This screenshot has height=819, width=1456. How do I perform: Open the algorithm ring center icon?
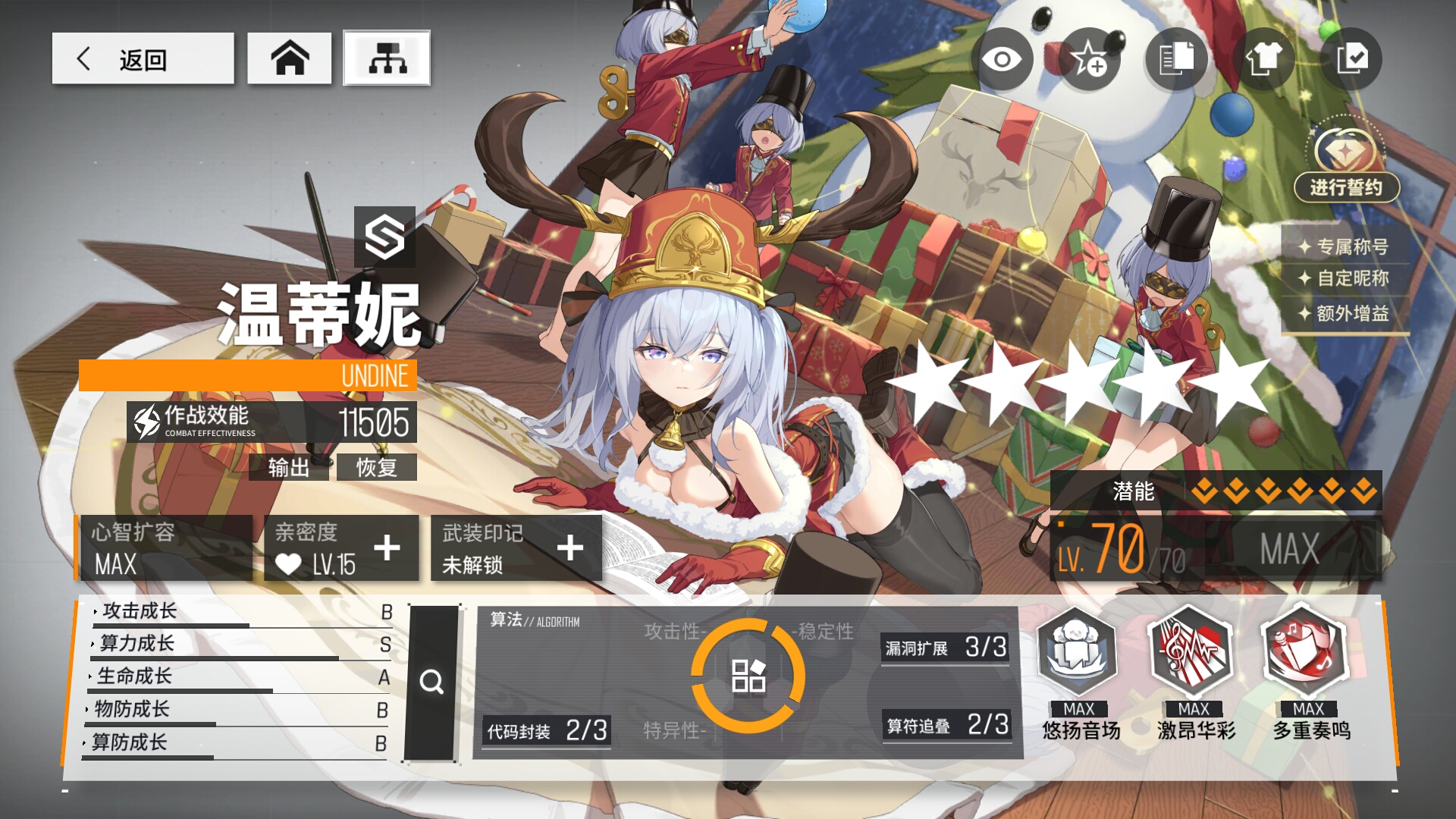tap(748, 676)
